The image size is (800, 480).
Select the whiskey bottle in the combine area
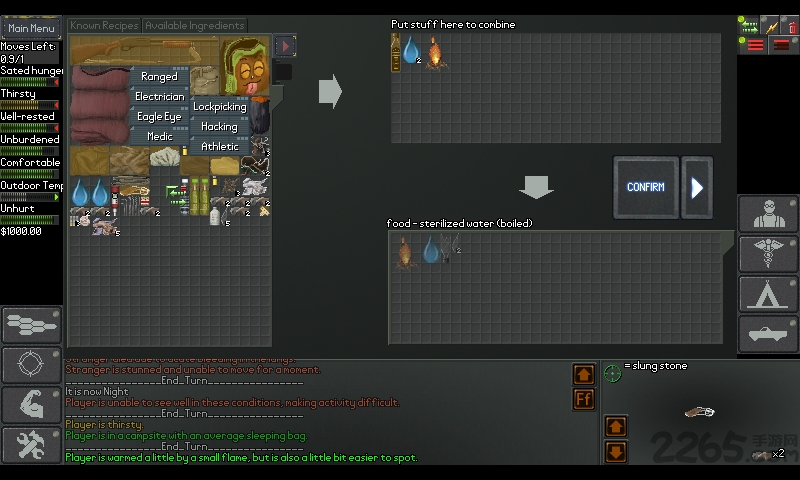[397, 52]
